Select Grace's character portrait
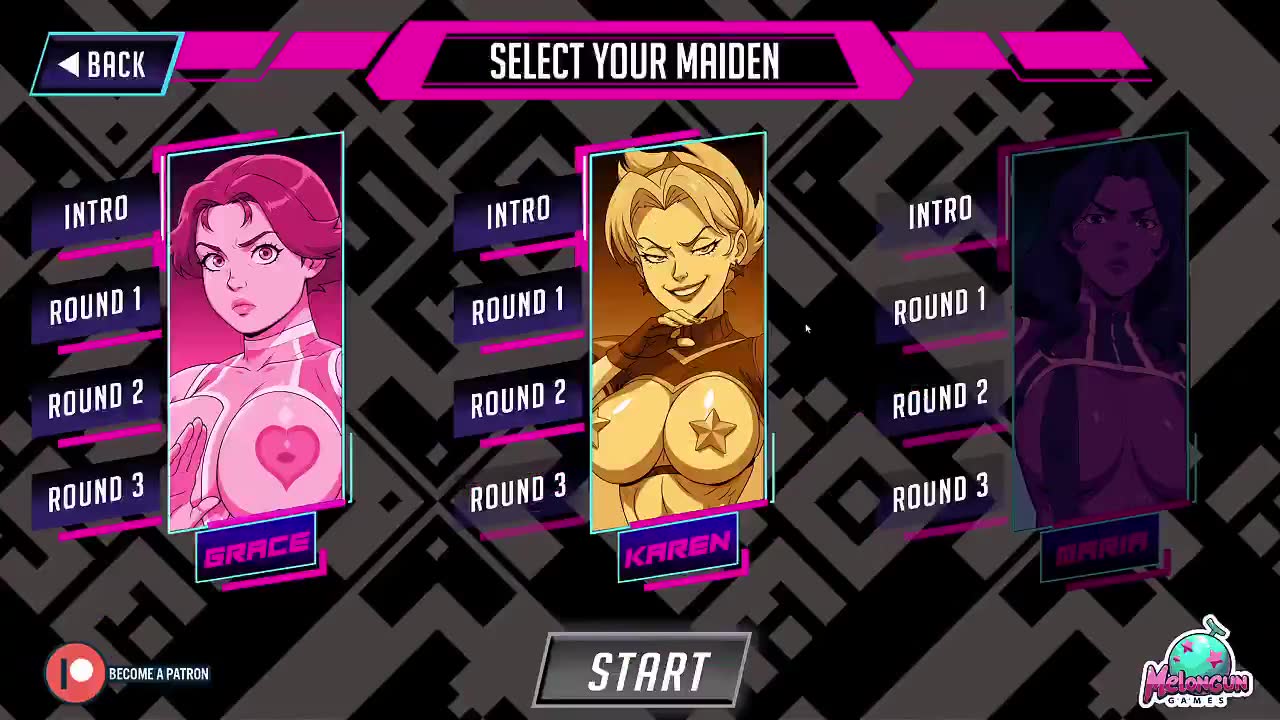 pyautogui.click(x=256, y=330)
